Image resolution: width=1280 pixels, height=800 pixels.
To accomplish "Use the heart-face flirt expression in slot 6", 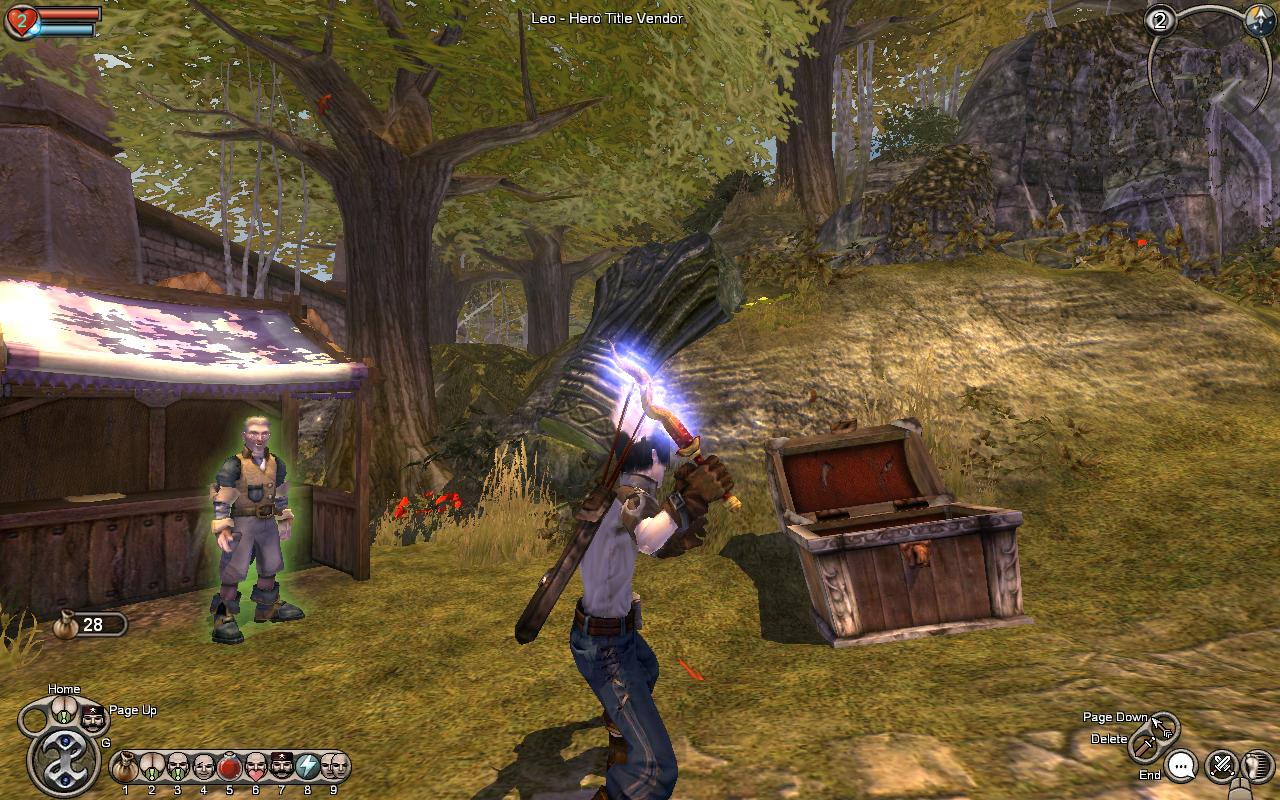I will pos(256,768).
